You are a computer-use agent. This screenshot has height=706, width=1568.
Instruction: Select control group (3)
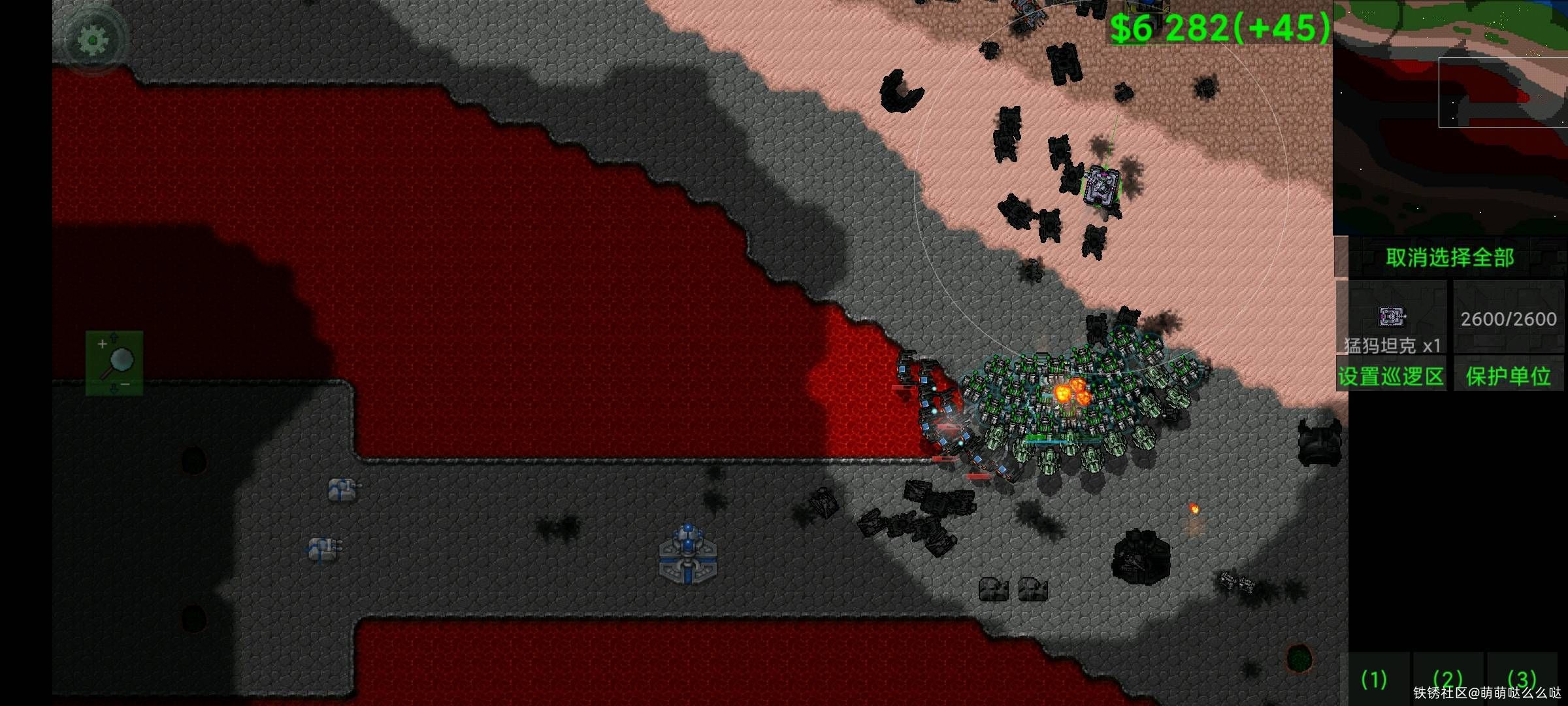click(x=1522, y=680)
